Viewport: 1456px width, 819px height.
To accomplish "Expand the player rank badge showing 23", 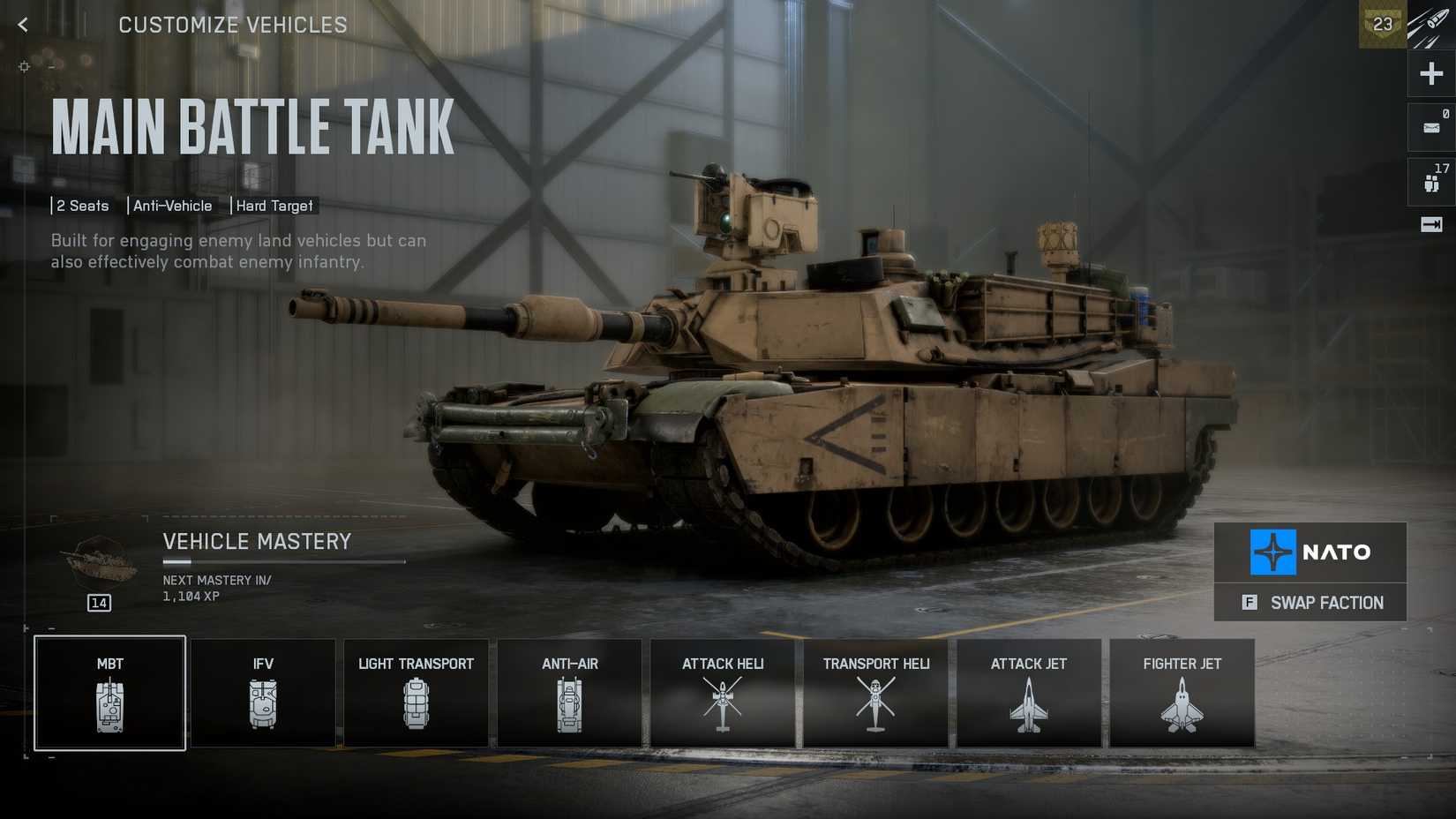I will [x=1382, y=26].
